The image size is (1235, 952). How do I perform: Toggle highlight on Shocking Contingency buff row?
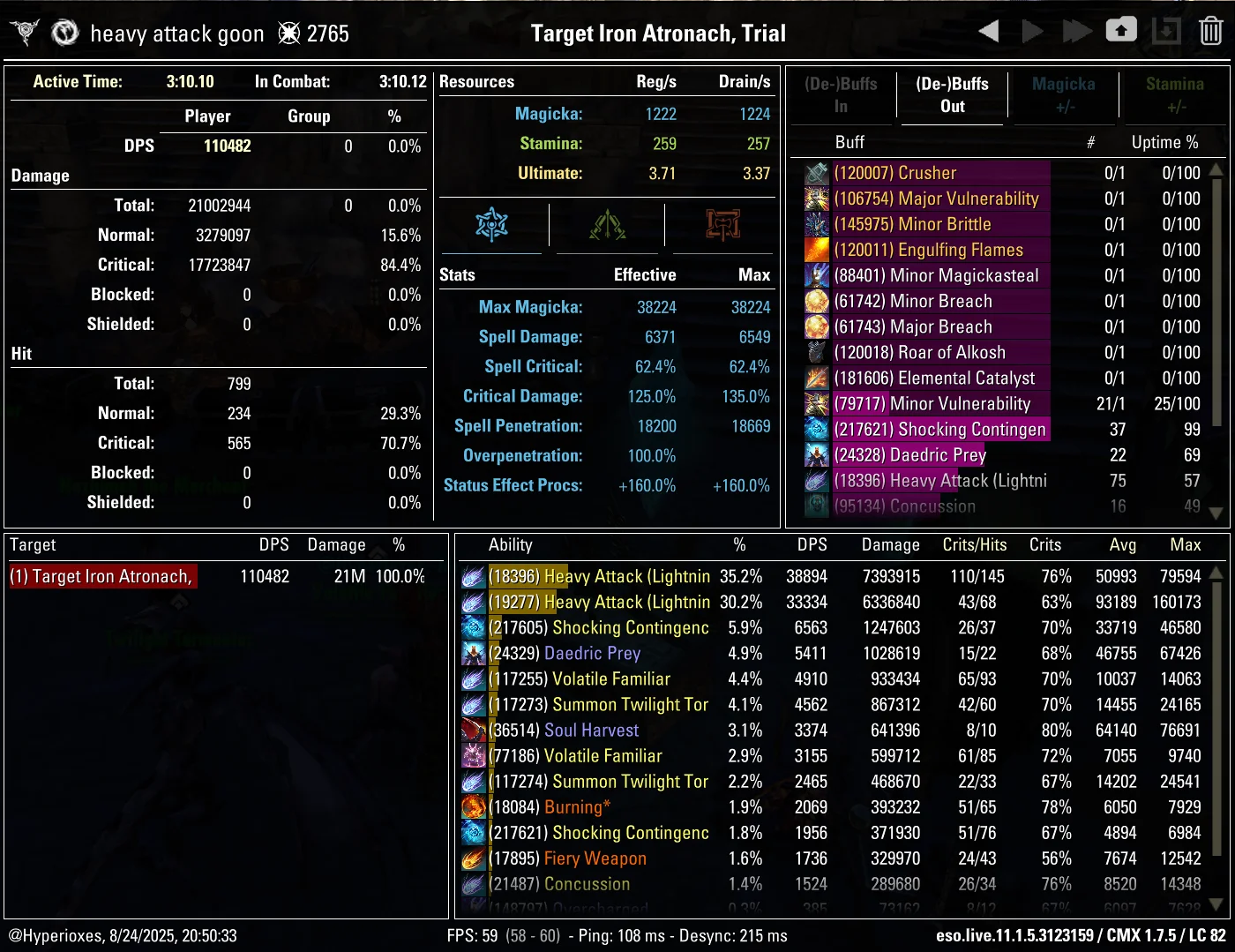(x=940, y=430)
